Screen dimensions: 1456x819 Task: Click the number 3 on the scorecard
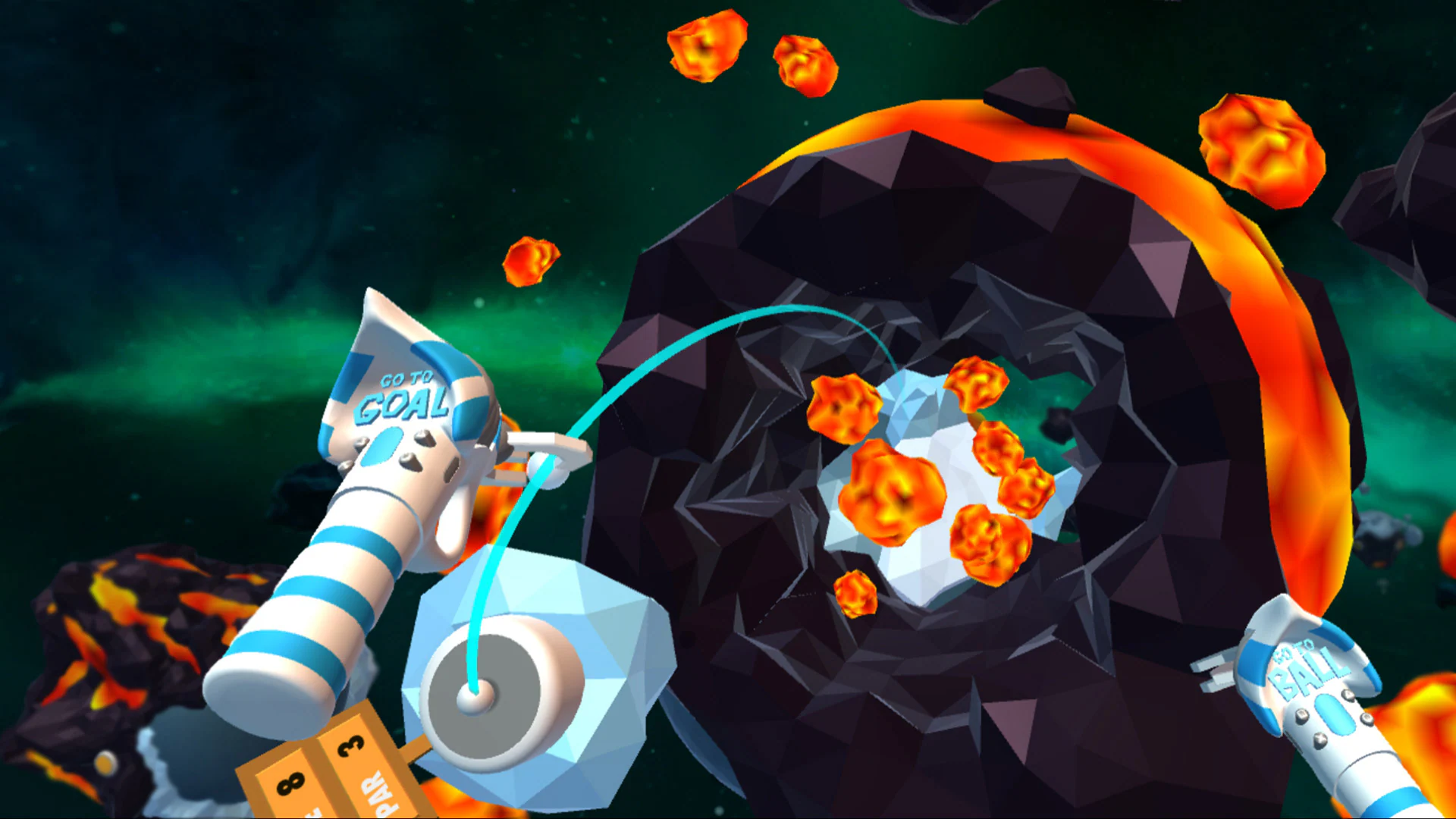pos(350,745)
